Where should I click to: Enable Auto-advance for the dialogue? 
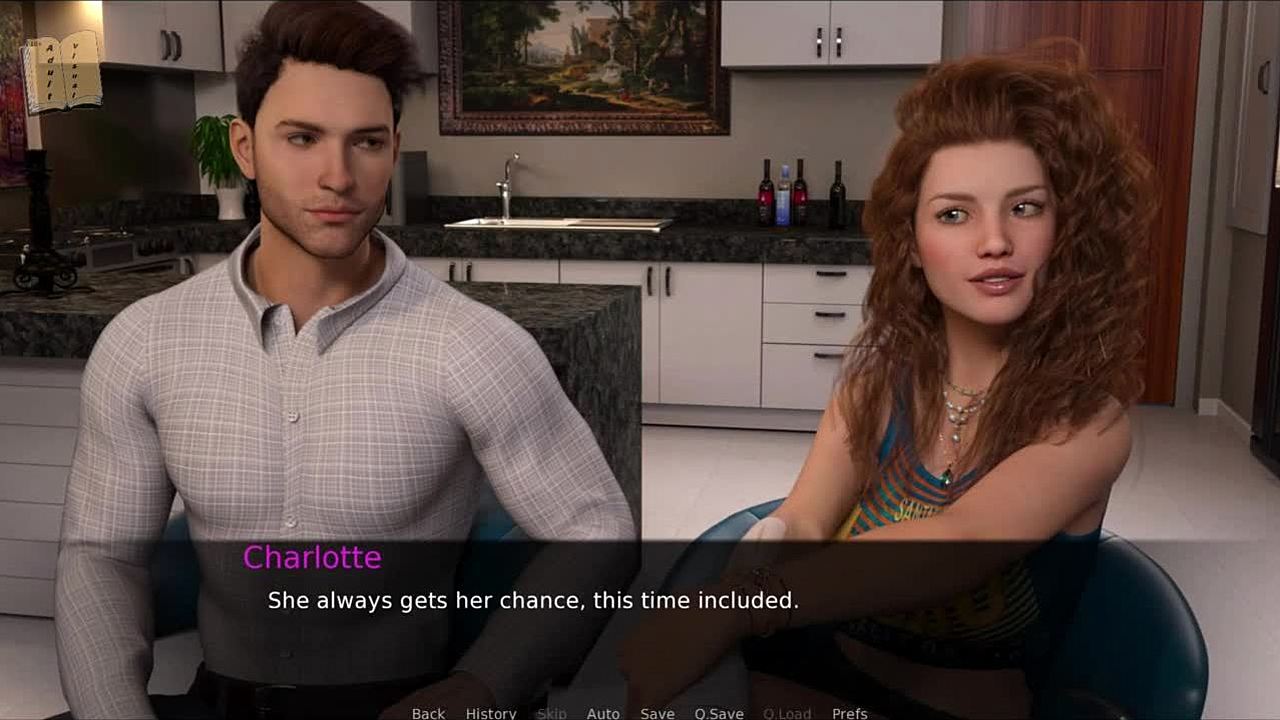click(x=603, y=713)
